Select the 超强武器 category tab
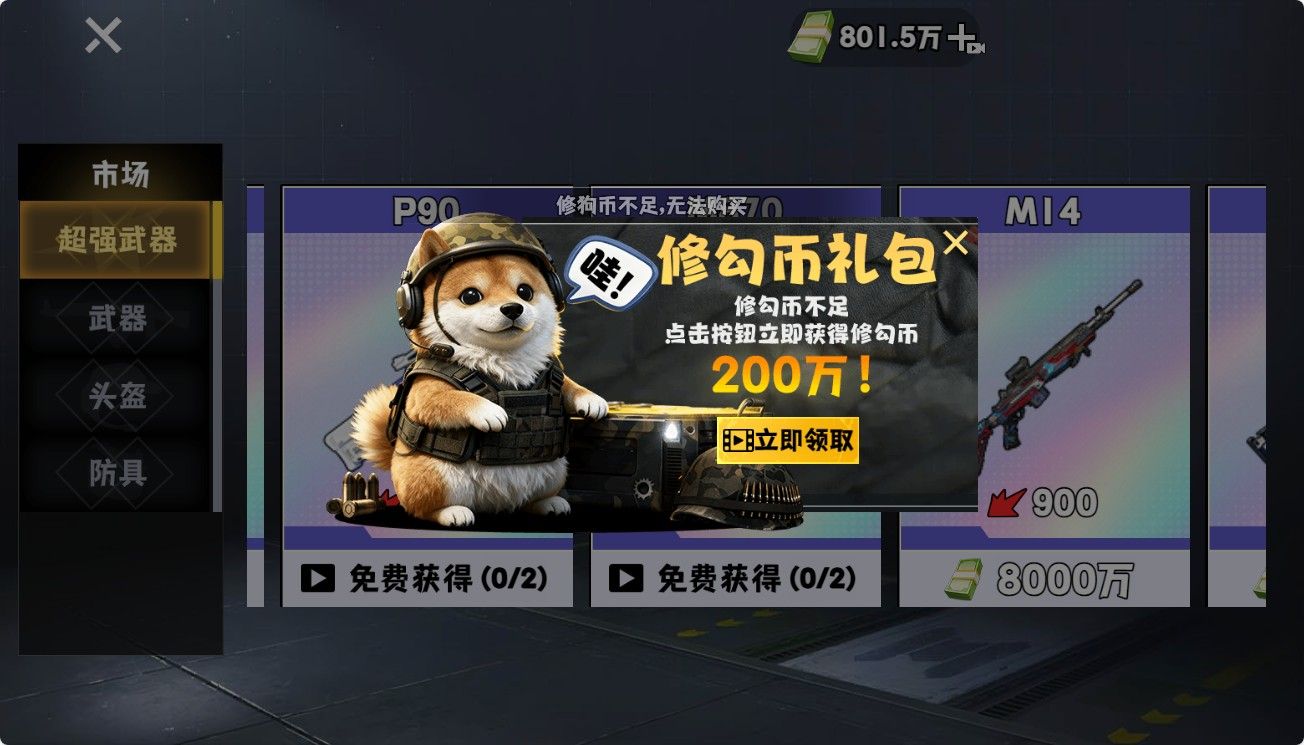Image resolution: width=1304 pixels, height=745 pixels. click(117, 242)
